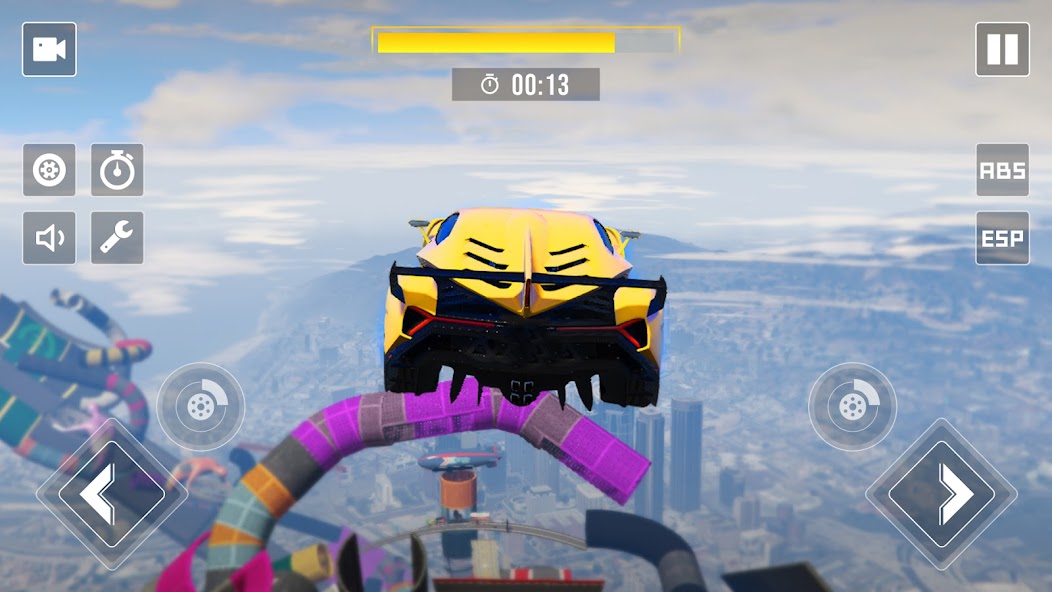Toggle the ABS button
Viewport: 1052px width, 592px height.
tap(1002, 170)
